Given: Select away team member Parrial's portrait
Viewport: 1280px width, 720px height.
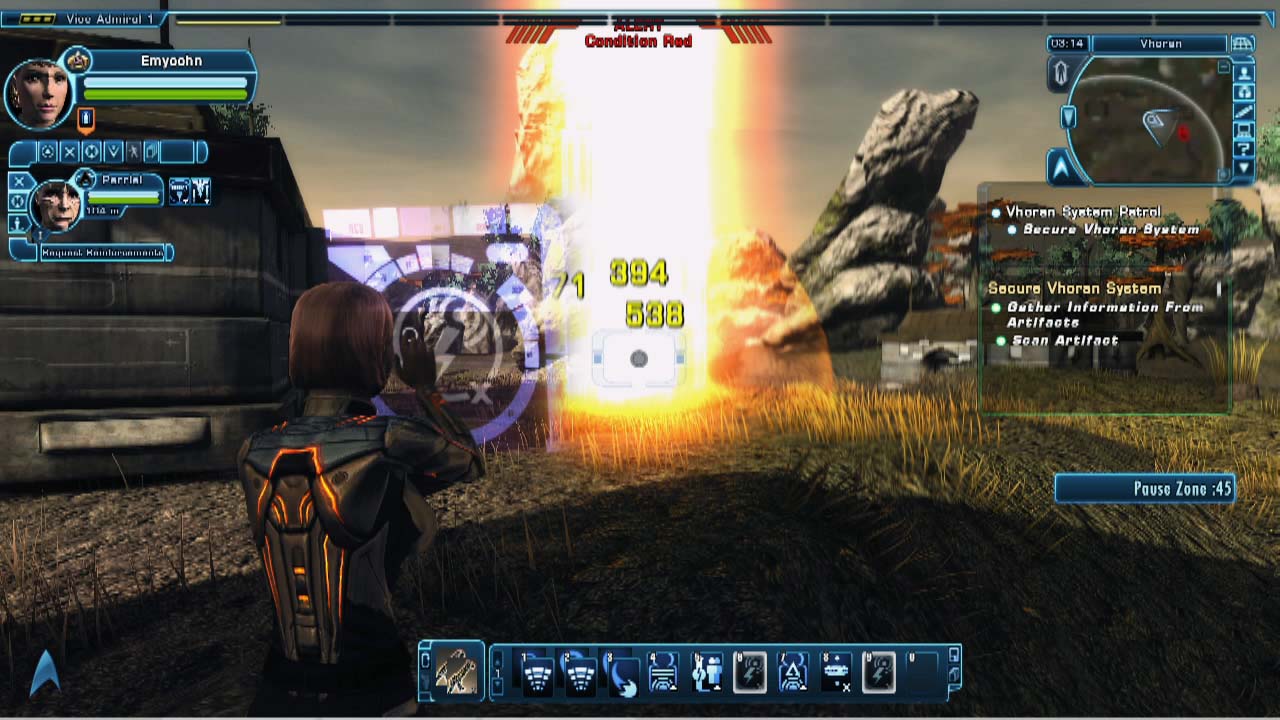Looking at the screenshot, I should [x=55, y=205].
